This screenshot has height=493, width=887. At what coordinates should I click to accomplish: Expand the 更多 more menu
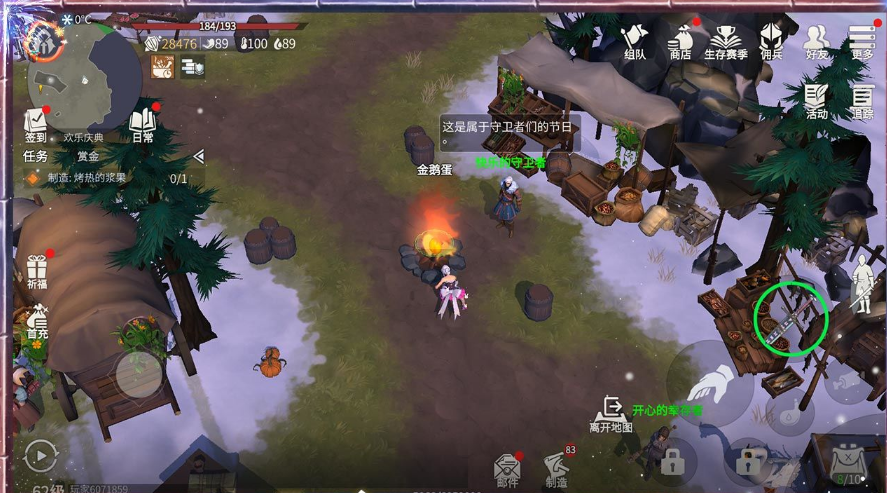[x=862, y=42]
